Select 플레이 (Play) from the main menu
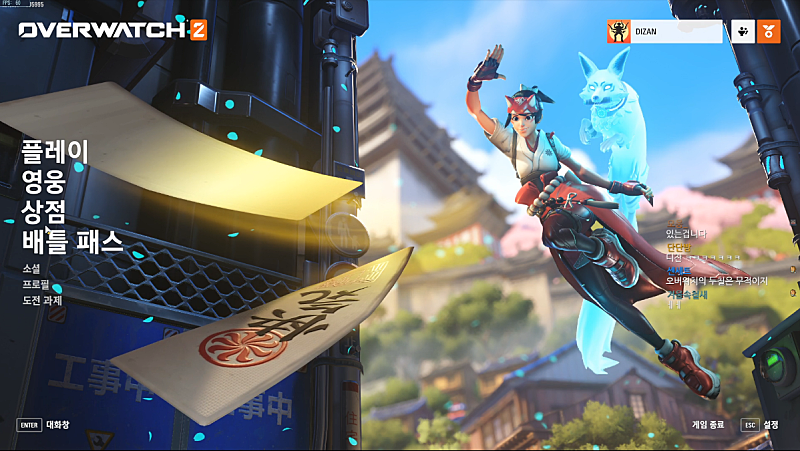 point(55,152)
